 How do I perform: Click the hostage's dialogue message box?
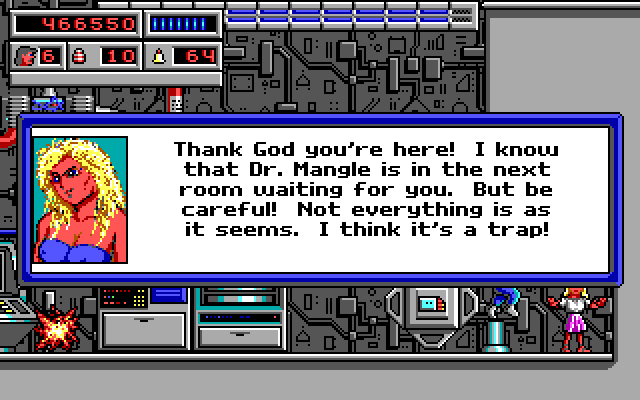[365, 191]
